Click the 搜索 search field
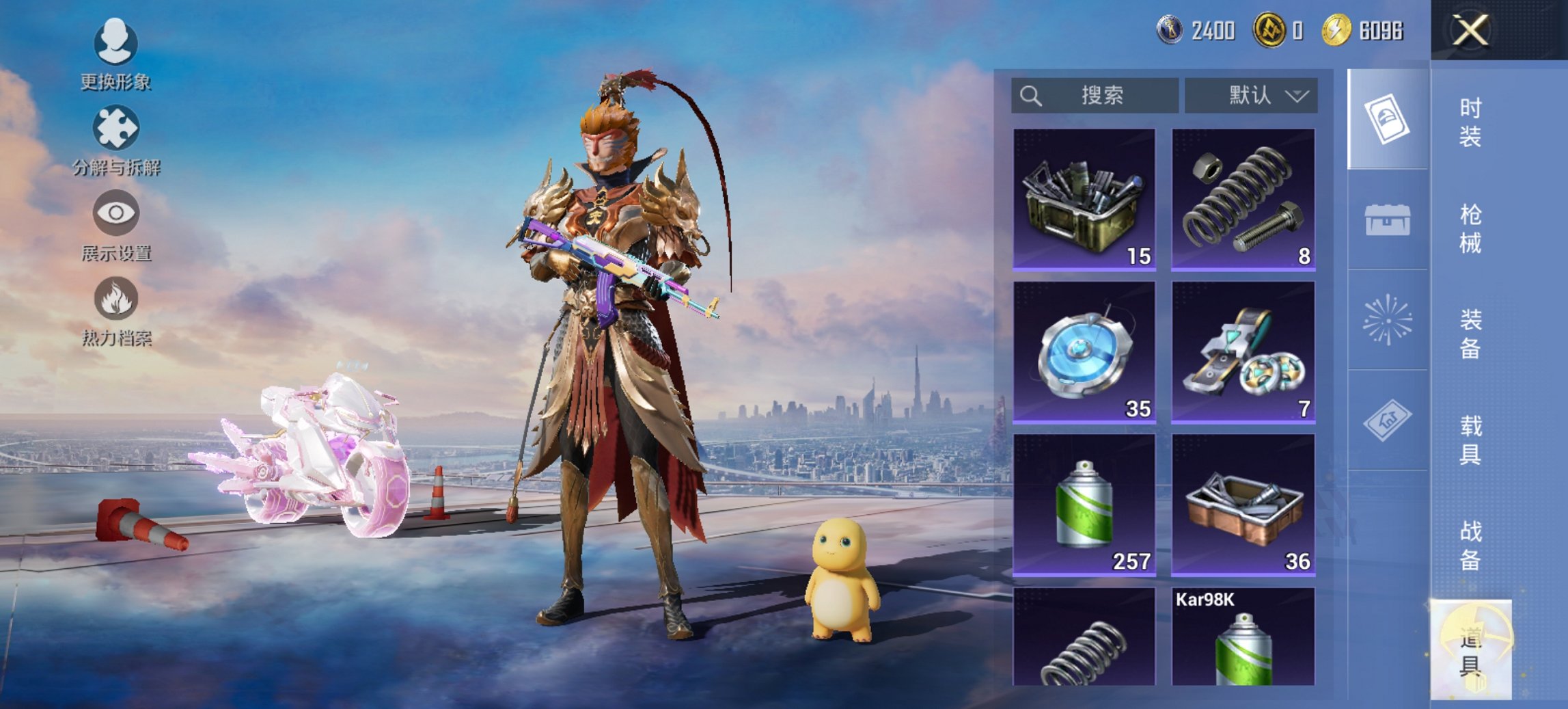 pyautogui.click(x=1095, y=95)
